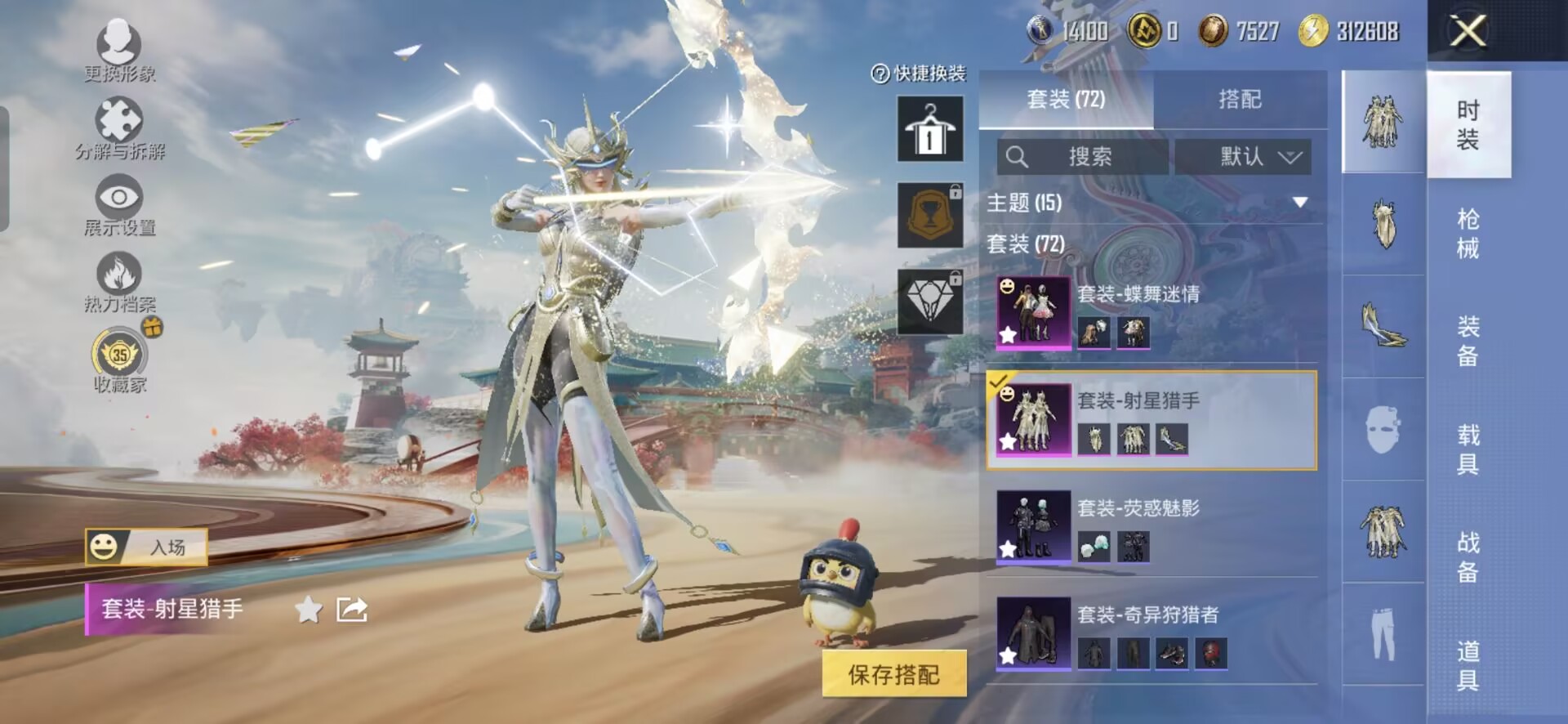
Task: Switch to the 枪械 firearms category
Action: 1468,233
